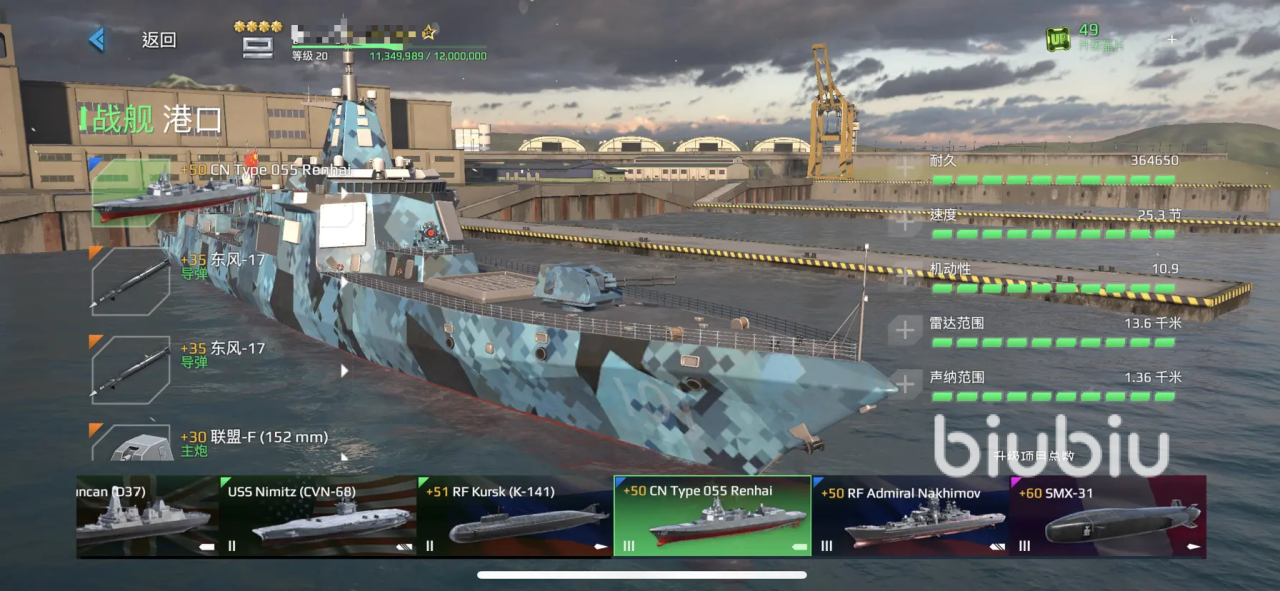
Task: Open the second 东风-17 missile slot
Action: click(x=131, y=369)
